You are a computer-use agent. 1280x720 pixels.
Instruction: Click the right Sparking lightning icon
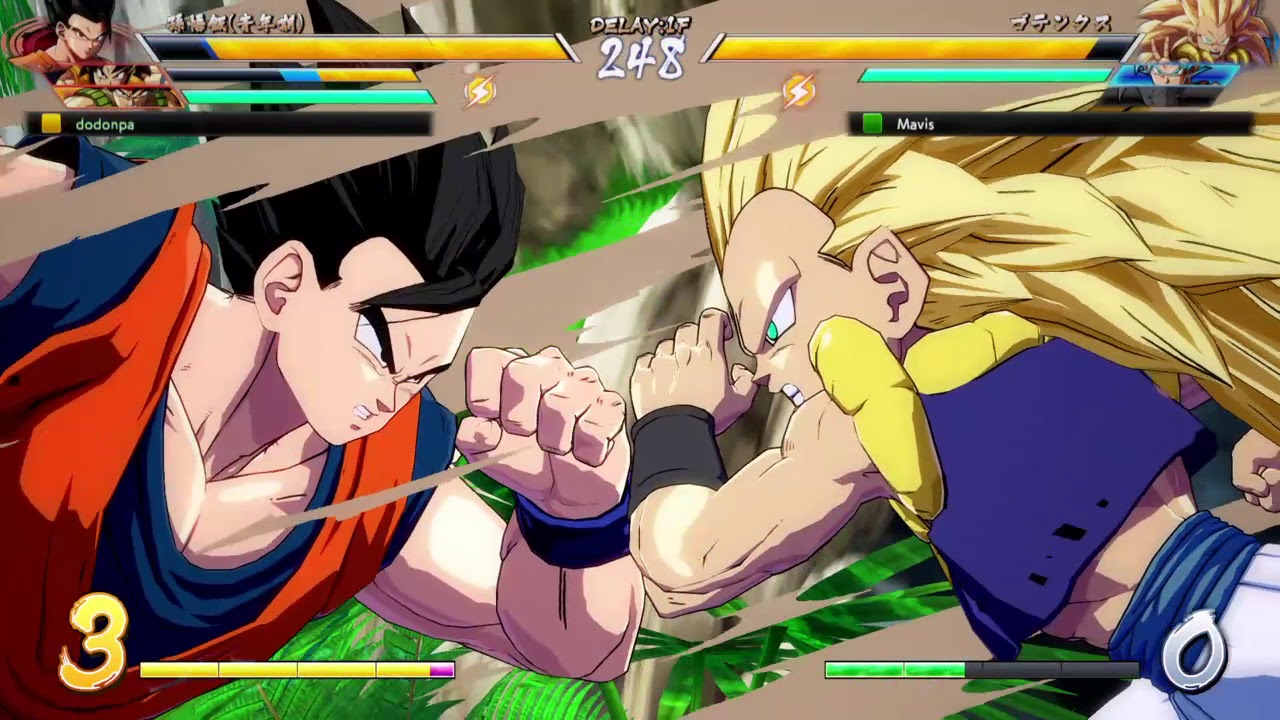tap(800, 90)
